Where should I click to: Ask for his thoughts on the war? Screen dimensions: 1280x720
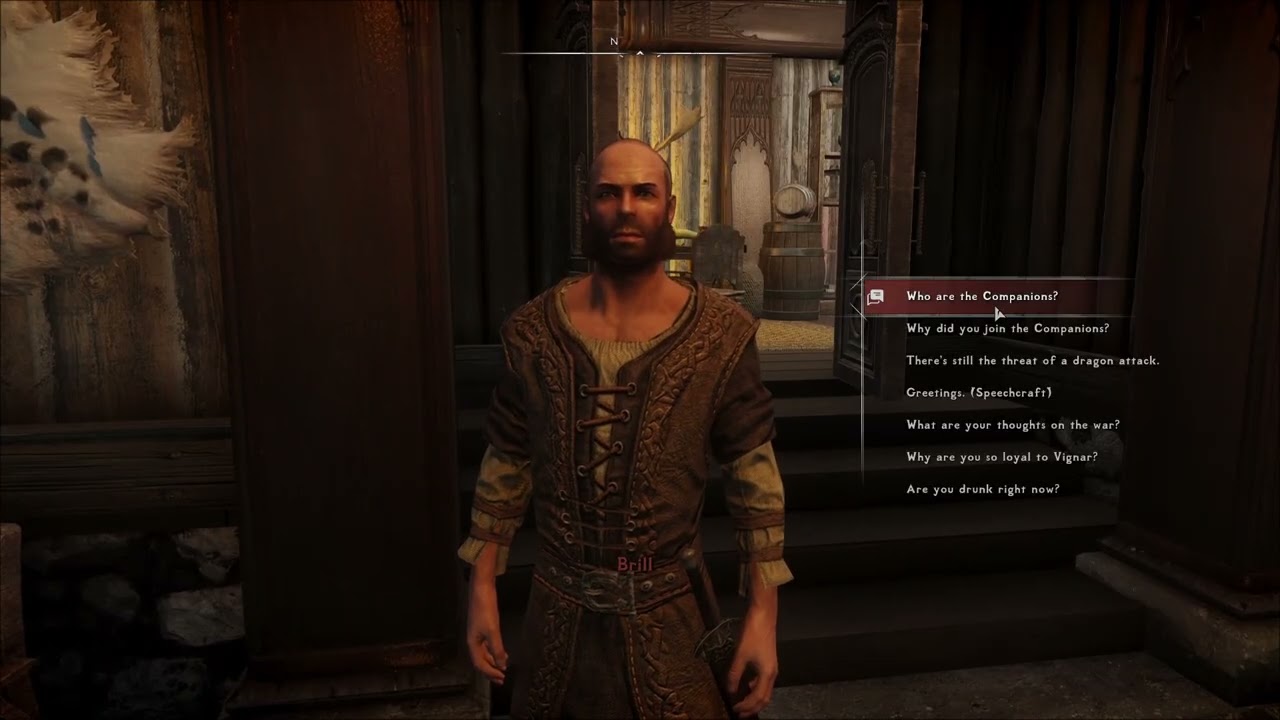pyautogui.click(x=1012, y=425)
